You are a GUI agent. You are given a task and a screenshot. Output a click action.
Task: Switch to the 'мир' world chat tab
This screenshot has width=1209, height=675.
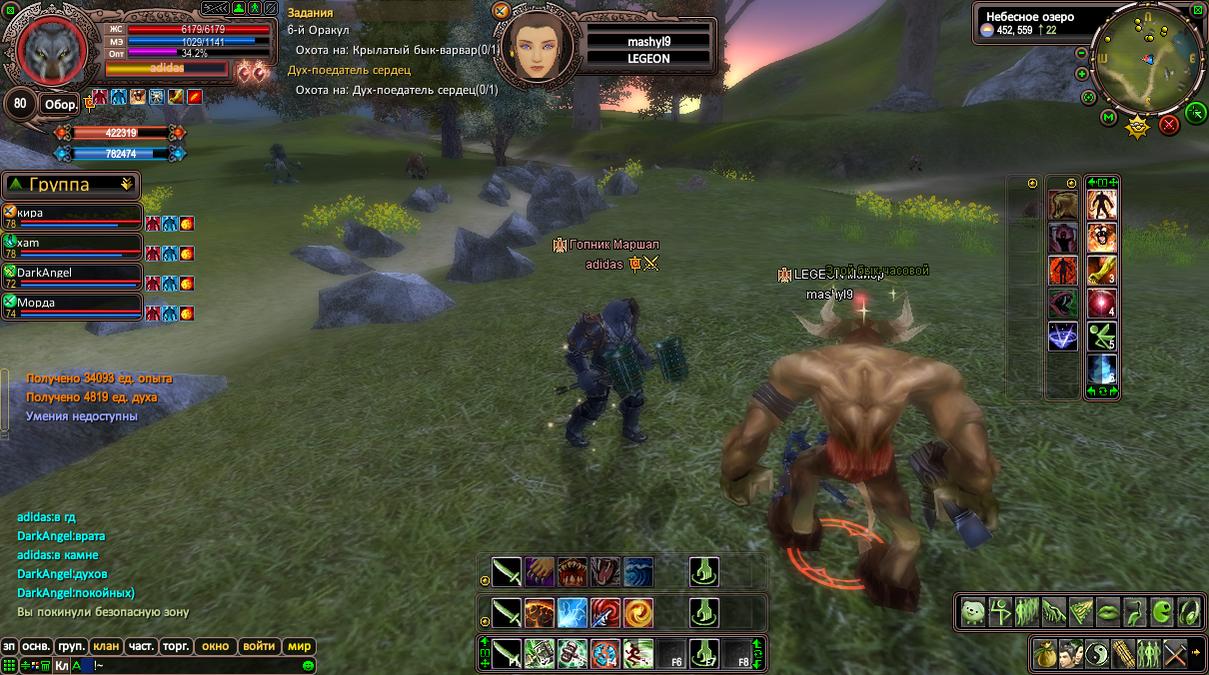click(x=299, y=646)
